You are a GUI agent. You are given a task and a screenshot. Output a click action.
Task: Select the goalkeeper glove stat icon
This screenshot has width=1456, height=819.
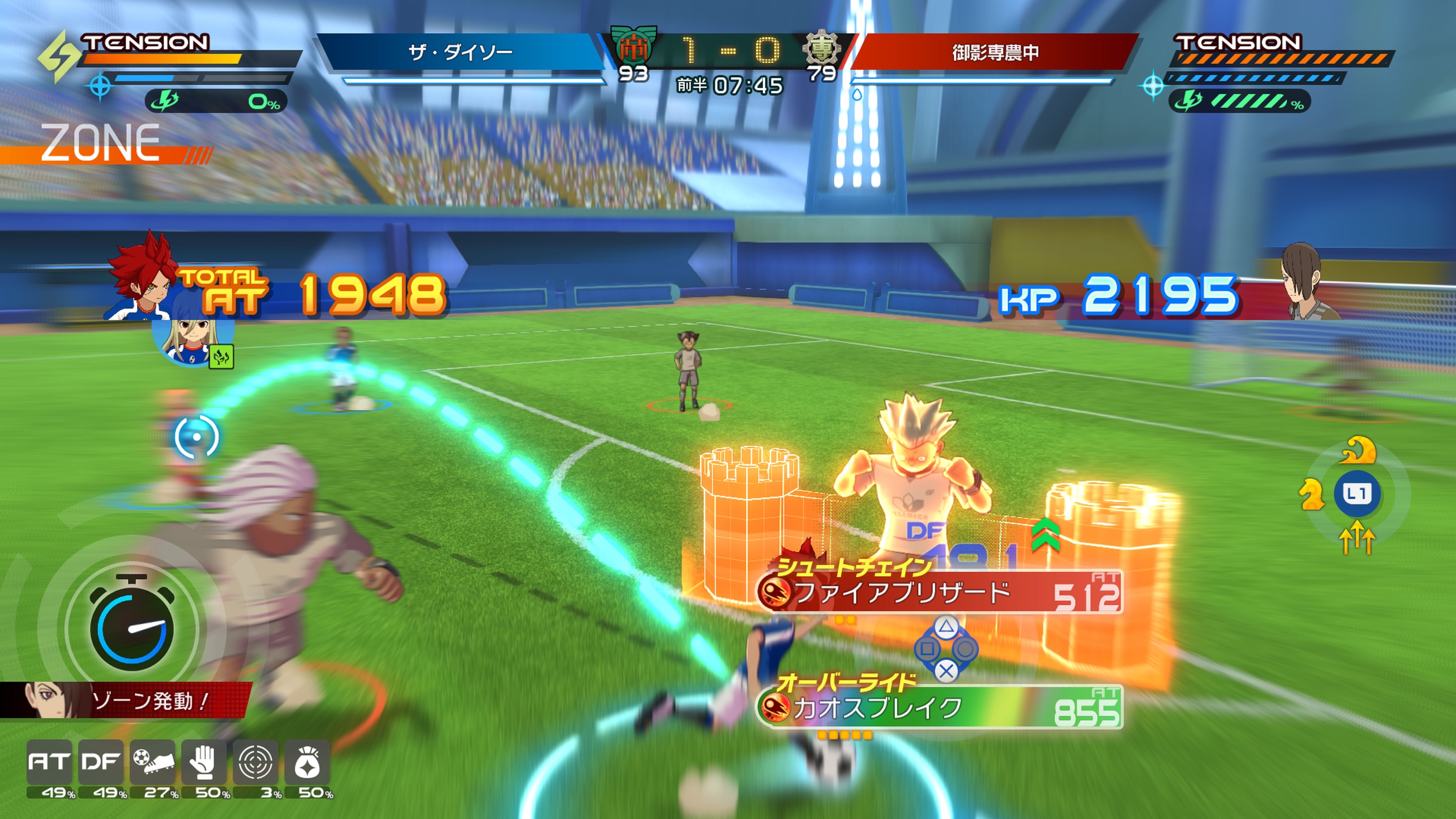point(204,761)
